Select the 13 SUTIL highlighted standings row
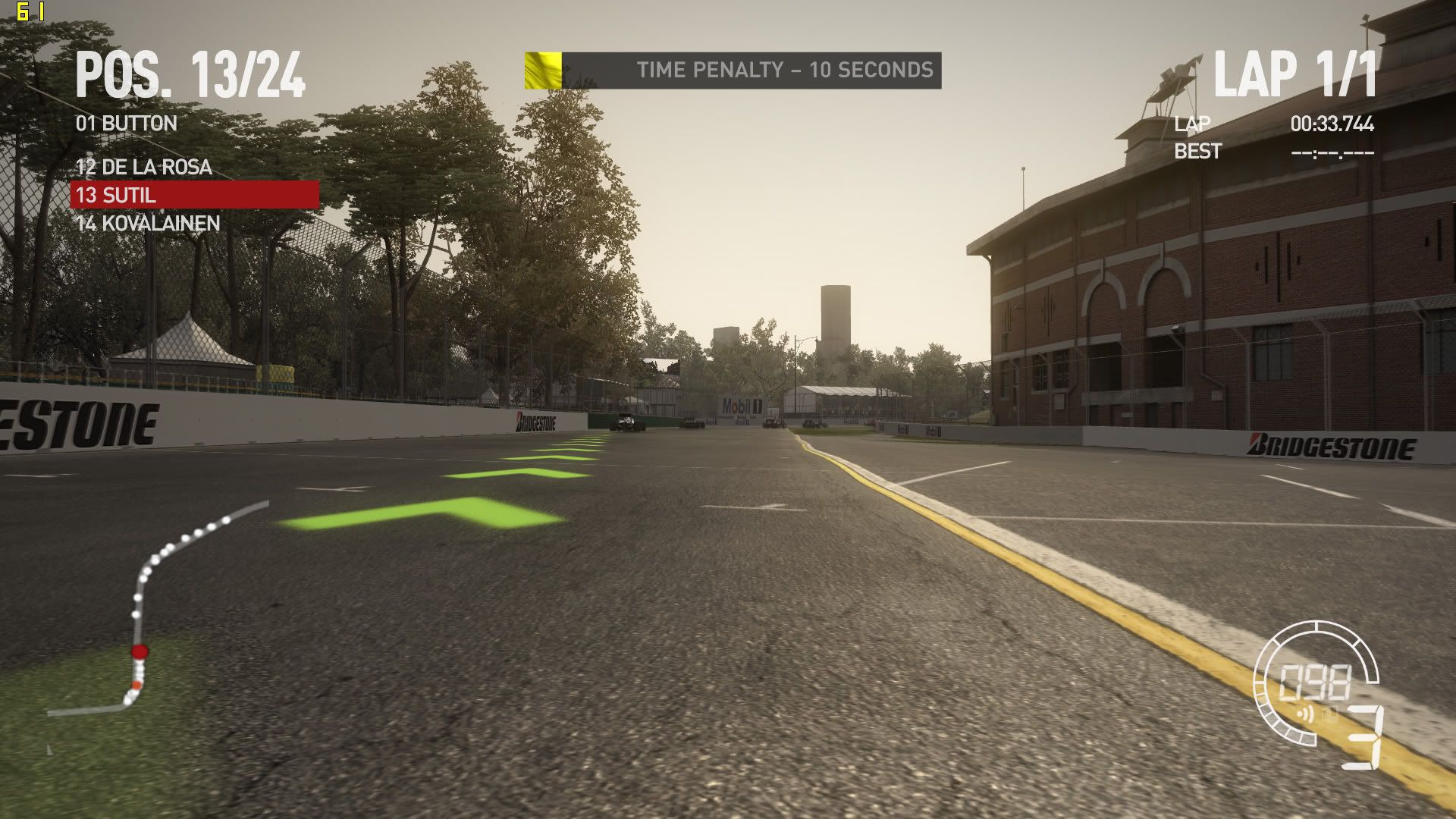This screenshot has height=819, width=1456. pyautogui.click(x=195, y=195)
